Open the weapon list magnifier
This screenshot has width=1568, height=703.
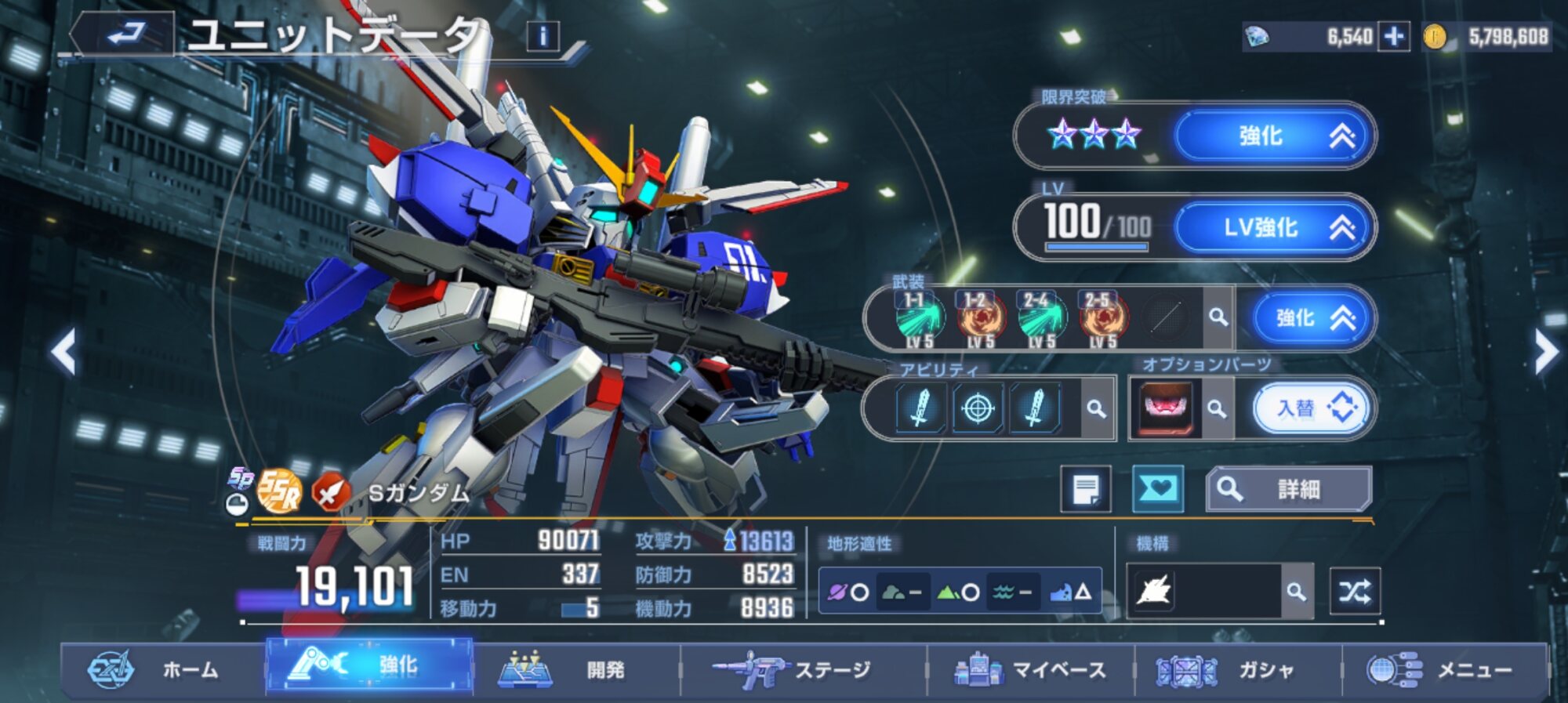(x=1218, y=317)
